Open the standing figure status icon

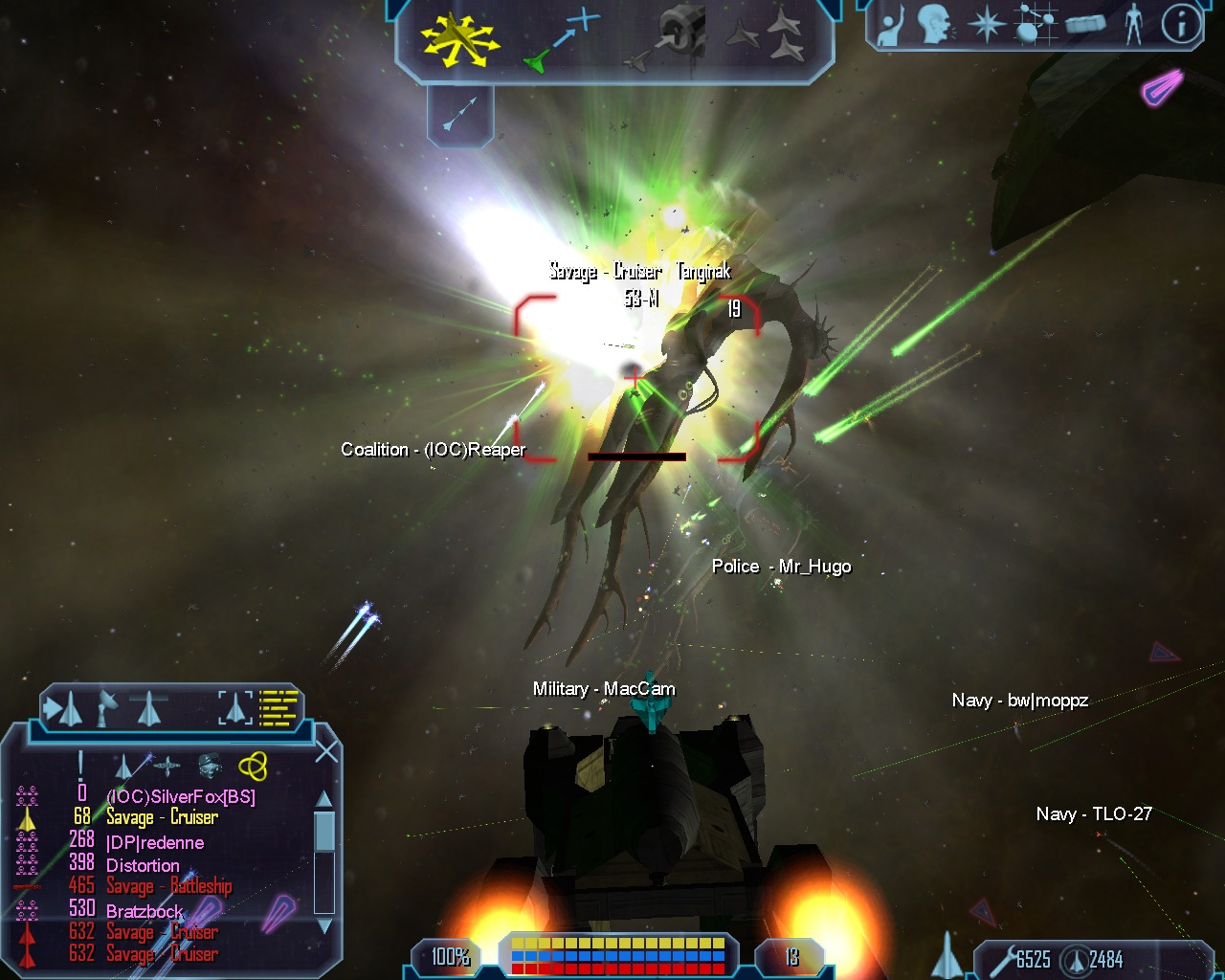pyautogui.click(x=1134, y=25)
